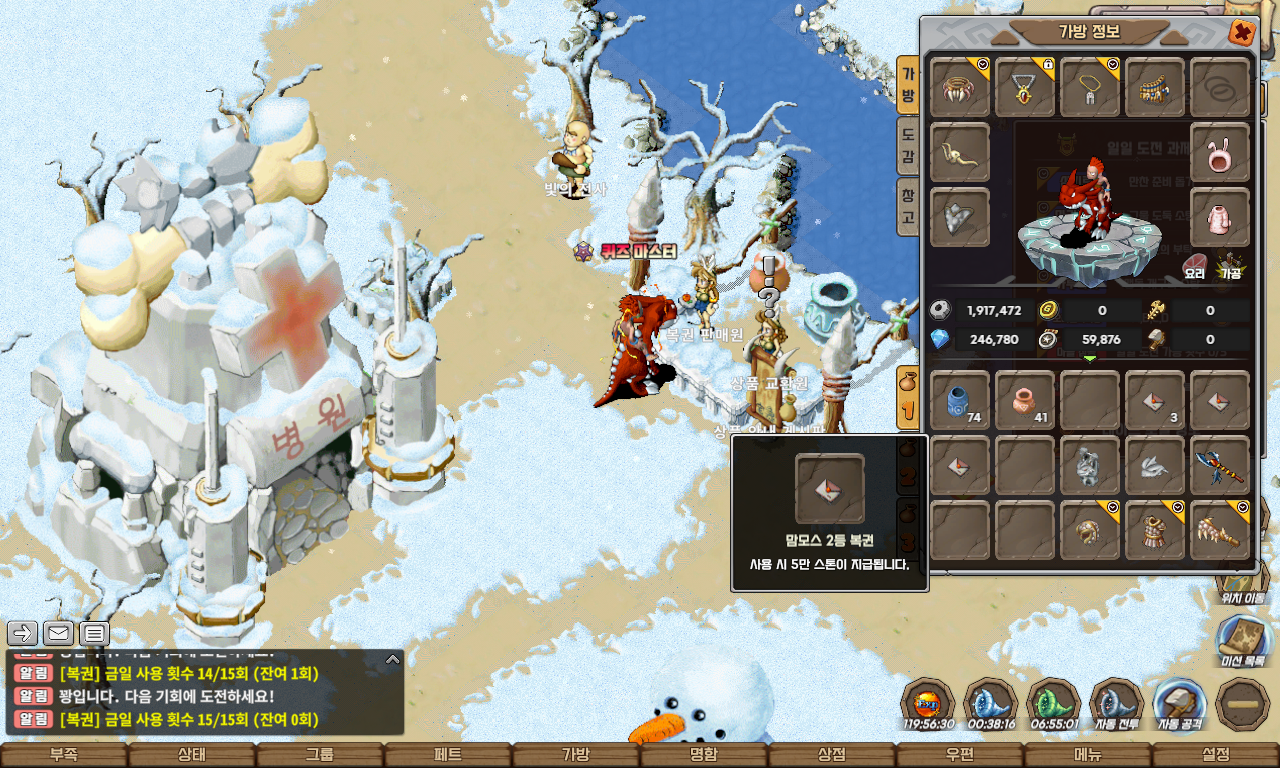Image resolution: width=1280 pixels, height=768 pixels.
Task: Open the 펫 pet menu
Action: [x=448, y=755]
